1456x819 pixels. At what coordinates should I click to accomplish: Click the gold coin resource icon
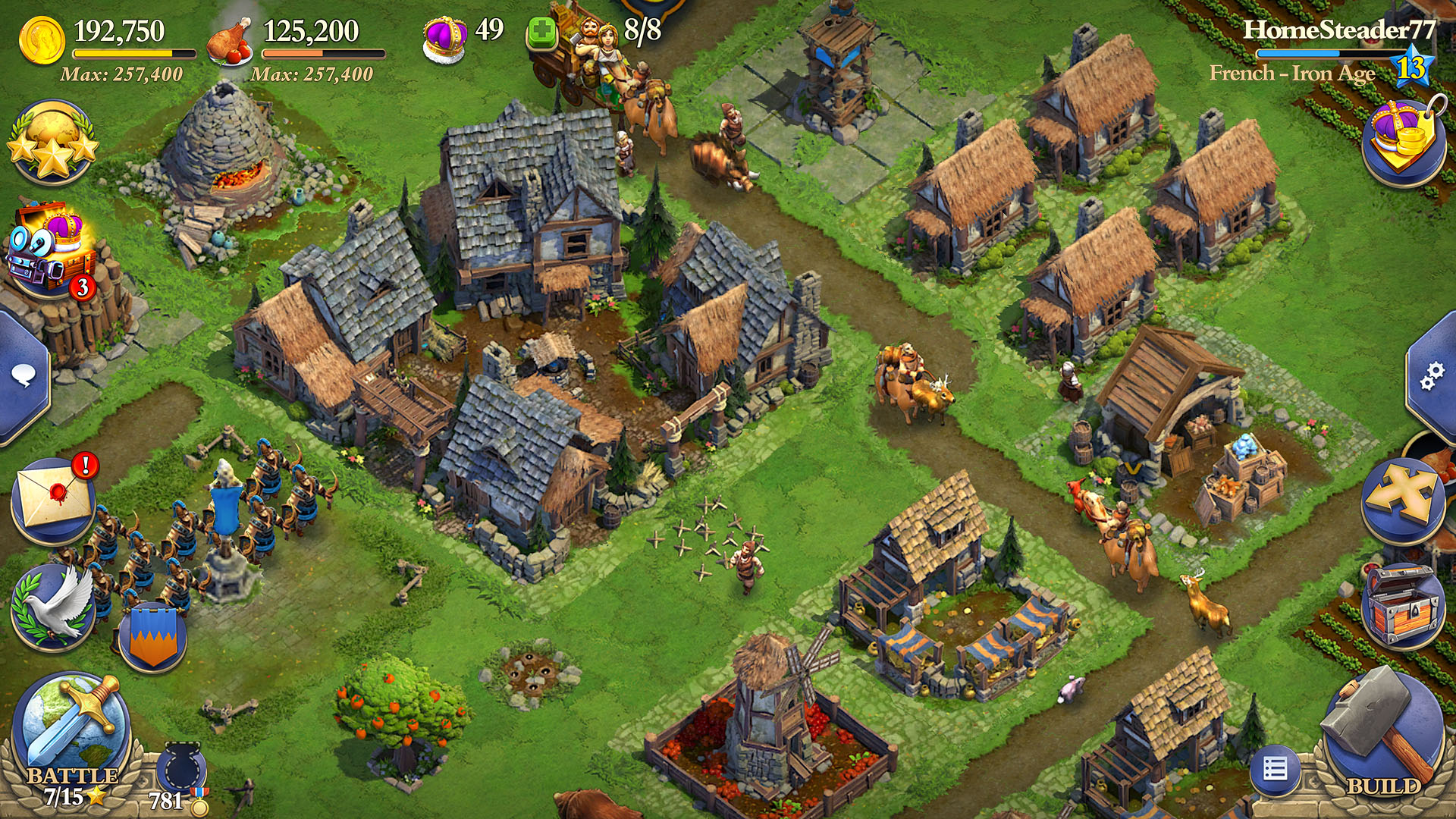click(42, 39)
